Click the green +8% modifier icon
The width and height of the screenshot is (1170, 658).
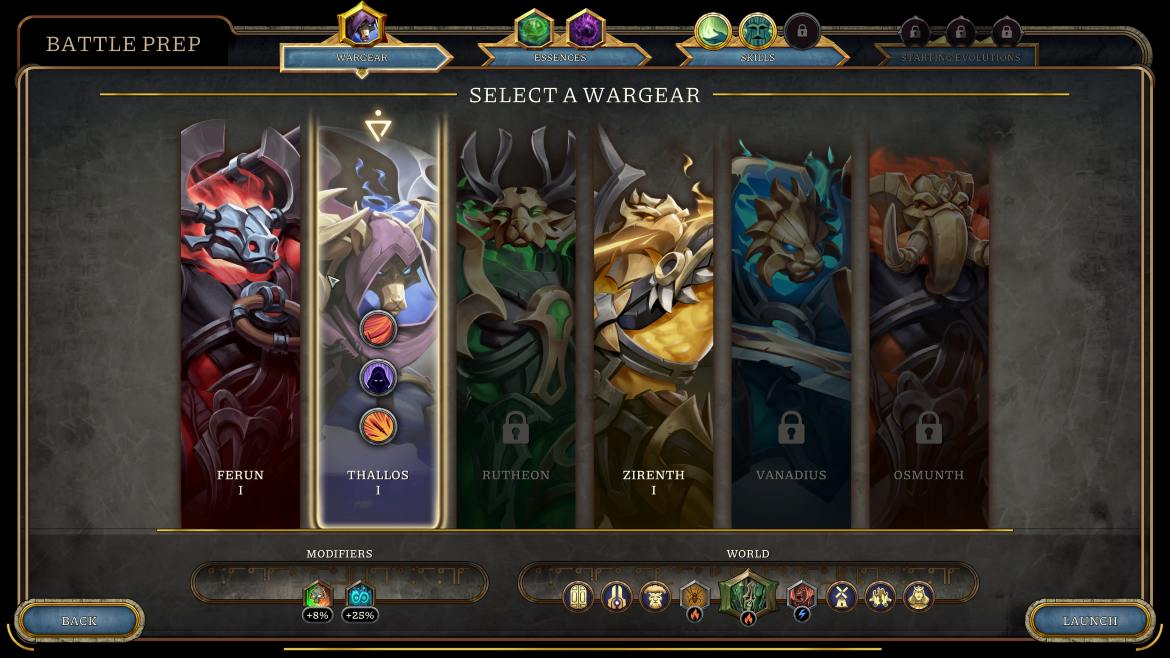[317, 597]
